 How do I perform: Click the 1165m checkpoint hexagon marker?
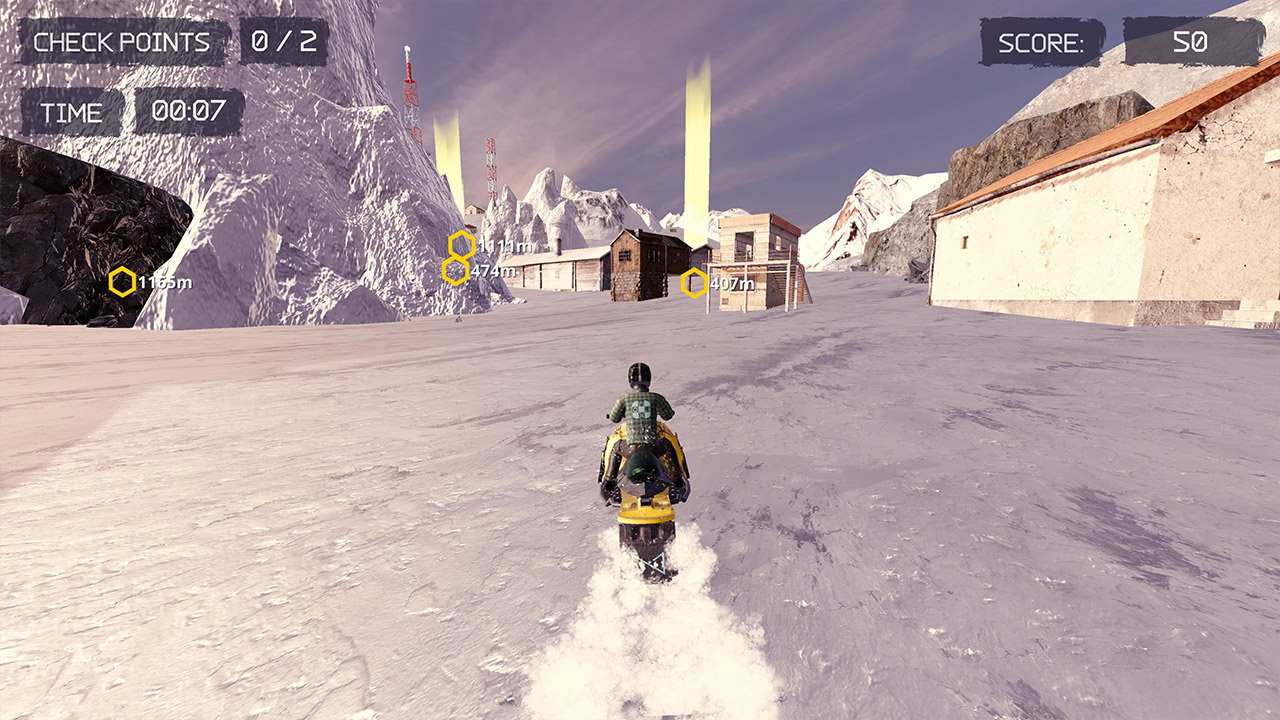click(124, 282)
